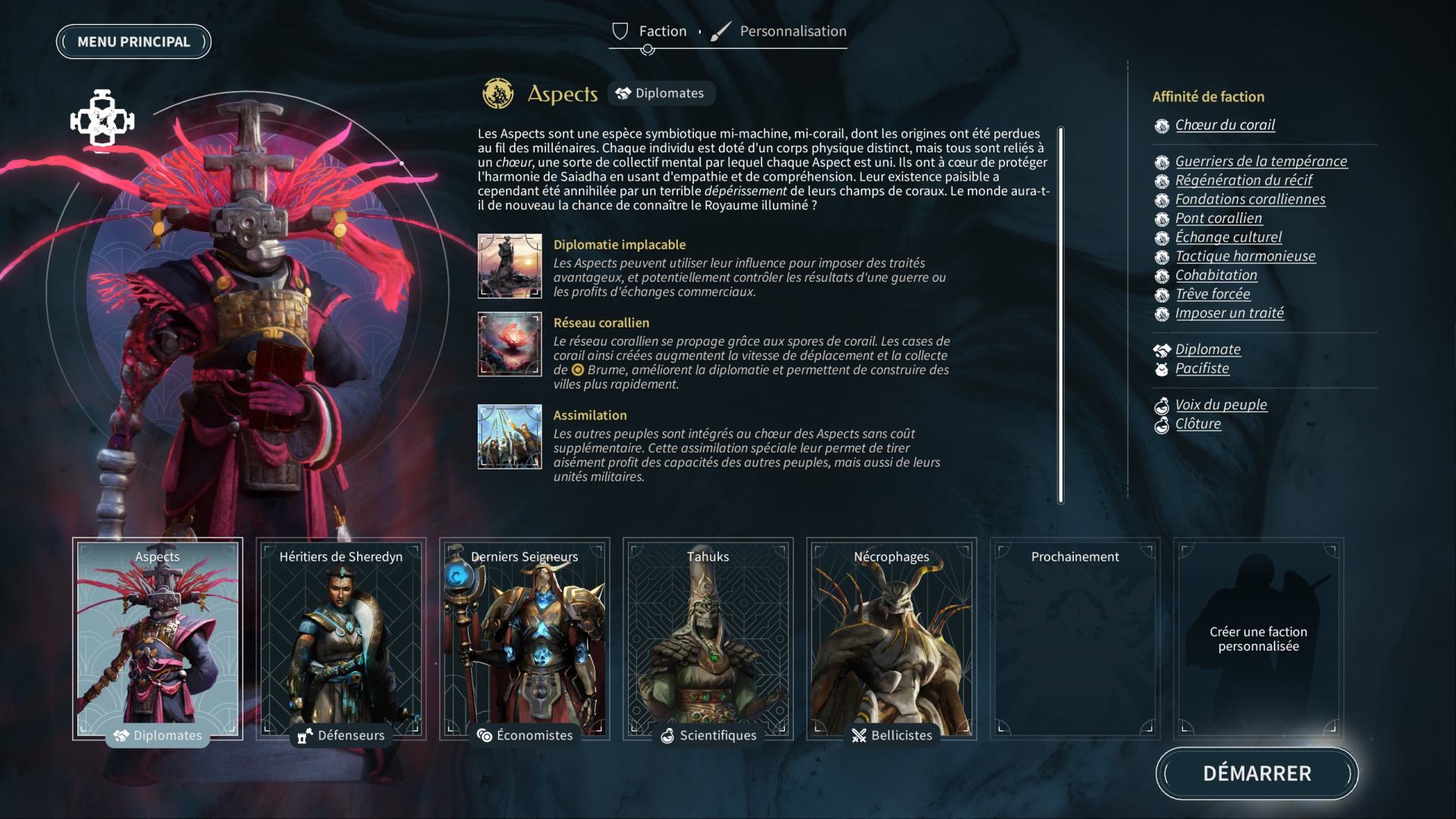
Task: Click the Imposer un traité link
Action: tap(1229, 313)
